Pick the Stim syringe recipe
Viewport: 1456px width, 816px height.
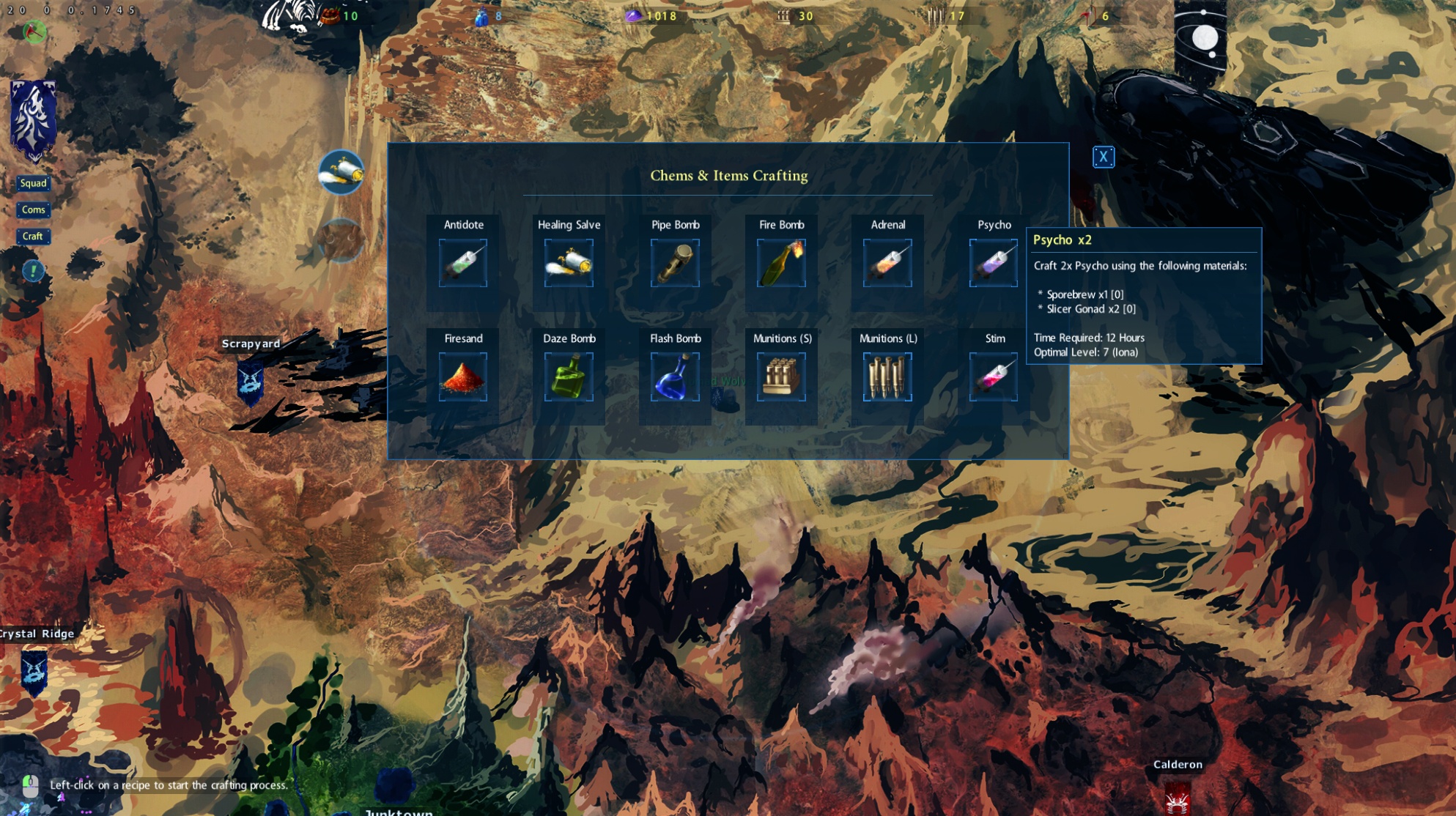tap(993, 377)
